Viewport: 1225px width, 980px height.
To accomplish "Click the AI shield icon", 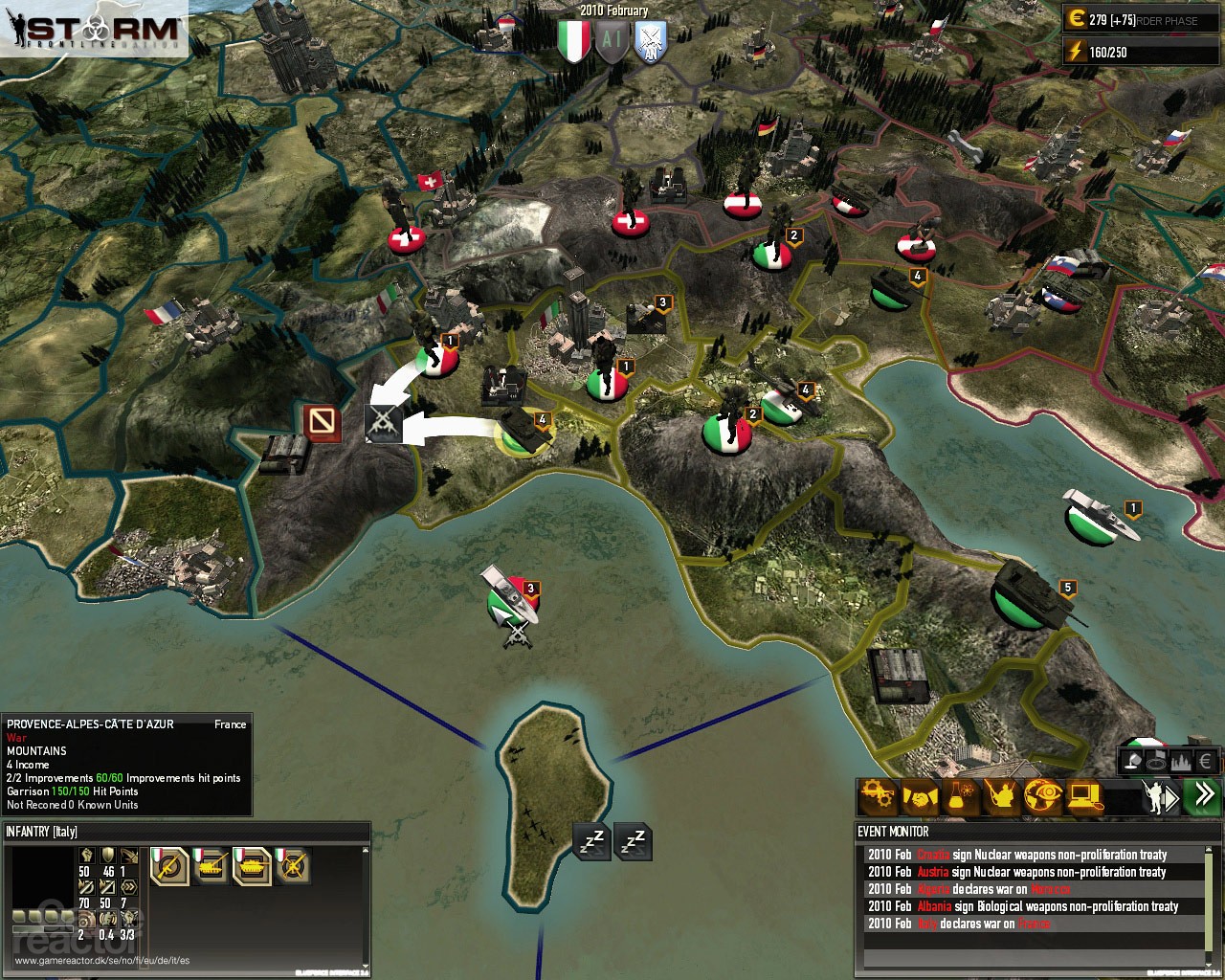I will pyautogui.click(x=612, y=42).
